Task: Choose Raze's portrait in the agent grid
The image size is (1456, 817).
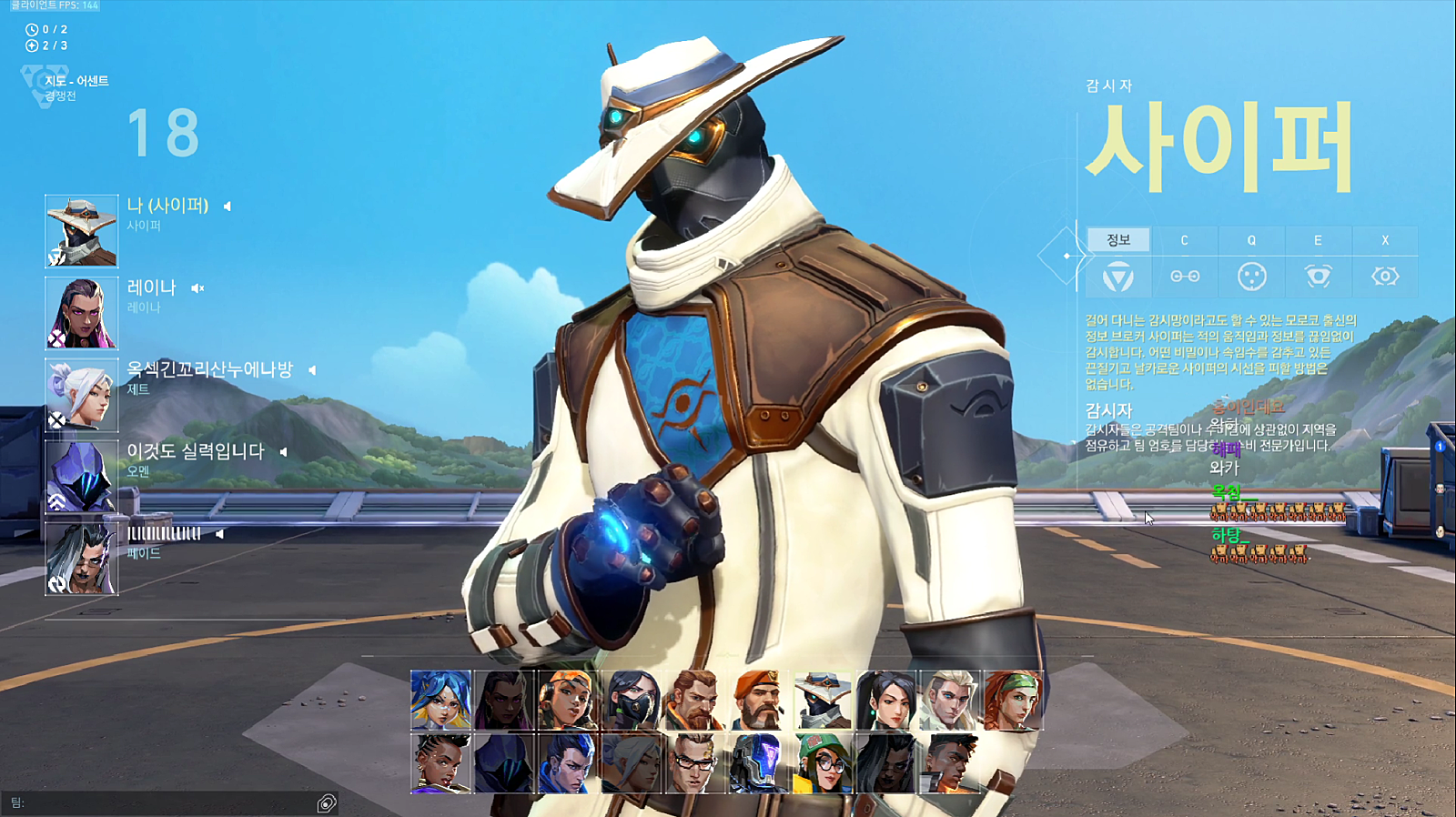Action: pyautogui.click(x=568, y=701)
